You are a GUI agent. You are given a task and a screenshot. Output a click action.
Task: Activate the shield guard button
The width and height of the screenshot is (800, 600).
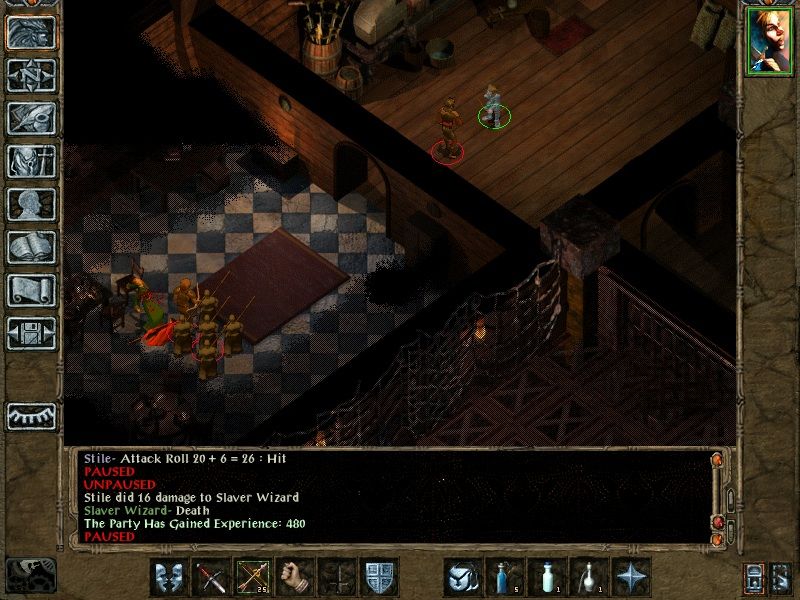click(x=379, y=577)
